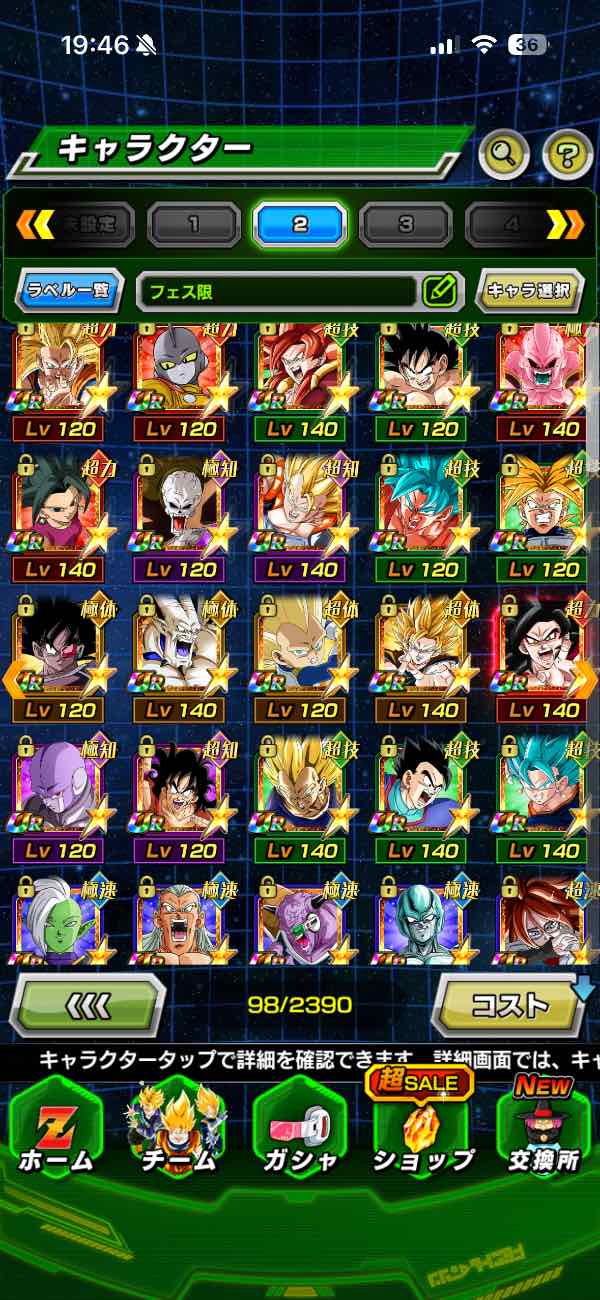Open the ガシャ summon menu

(299, 1132)
